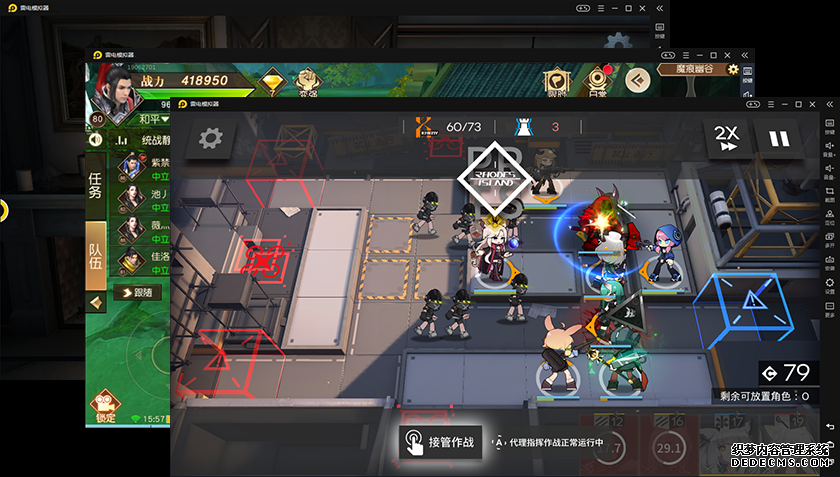Open the 任务 quest tab
Image resolution: width=840 pixels, height=477 pixels.
point(96,186)
